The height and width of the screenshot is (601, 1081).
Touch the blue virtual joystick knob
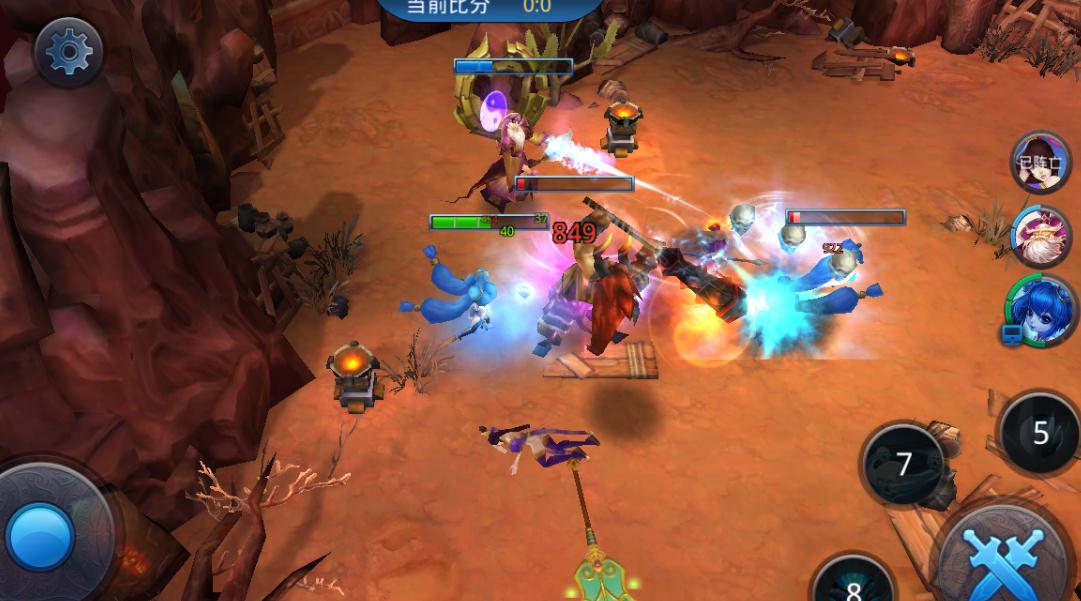tap(40, 537)
